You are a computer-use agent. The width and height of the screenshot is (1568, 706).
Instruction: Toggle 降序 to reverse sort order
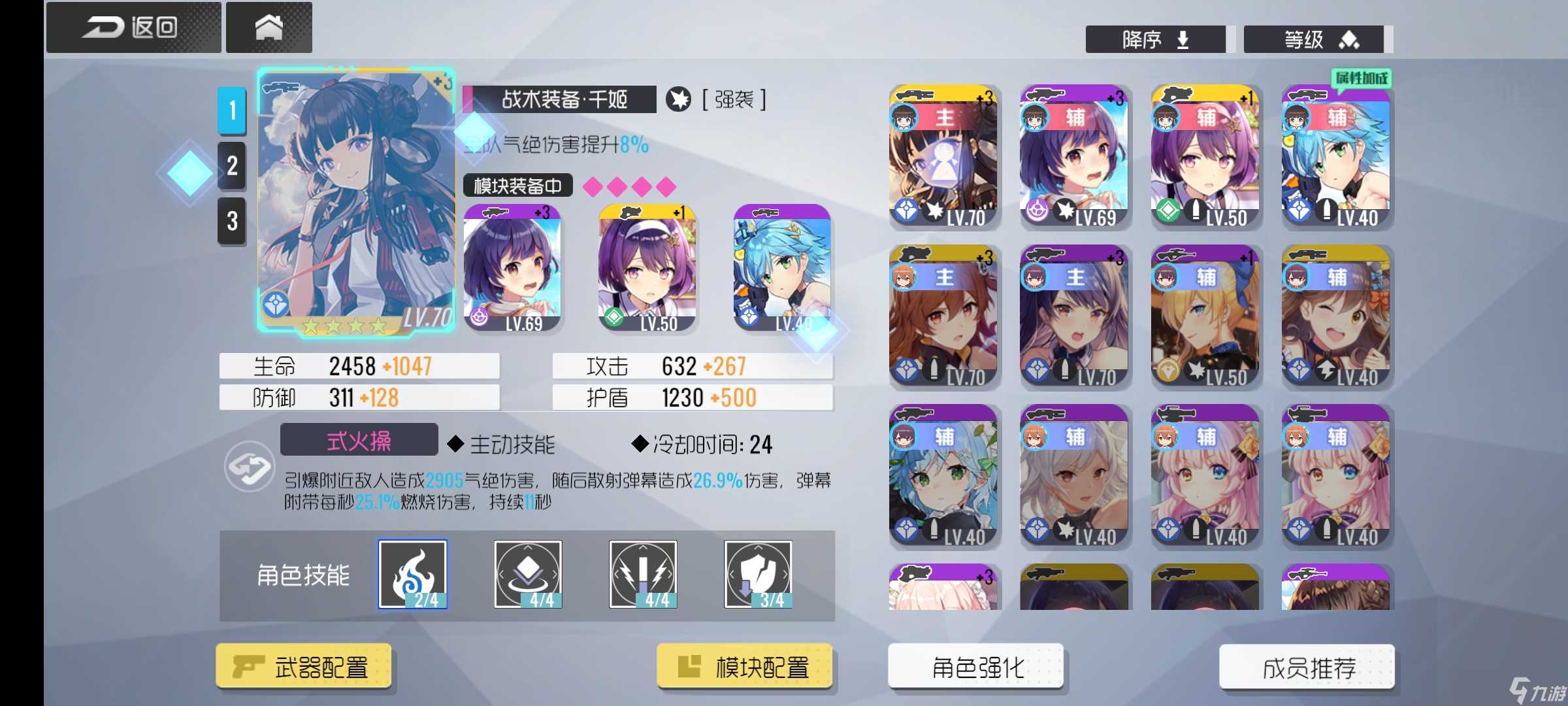(1155, 39)
